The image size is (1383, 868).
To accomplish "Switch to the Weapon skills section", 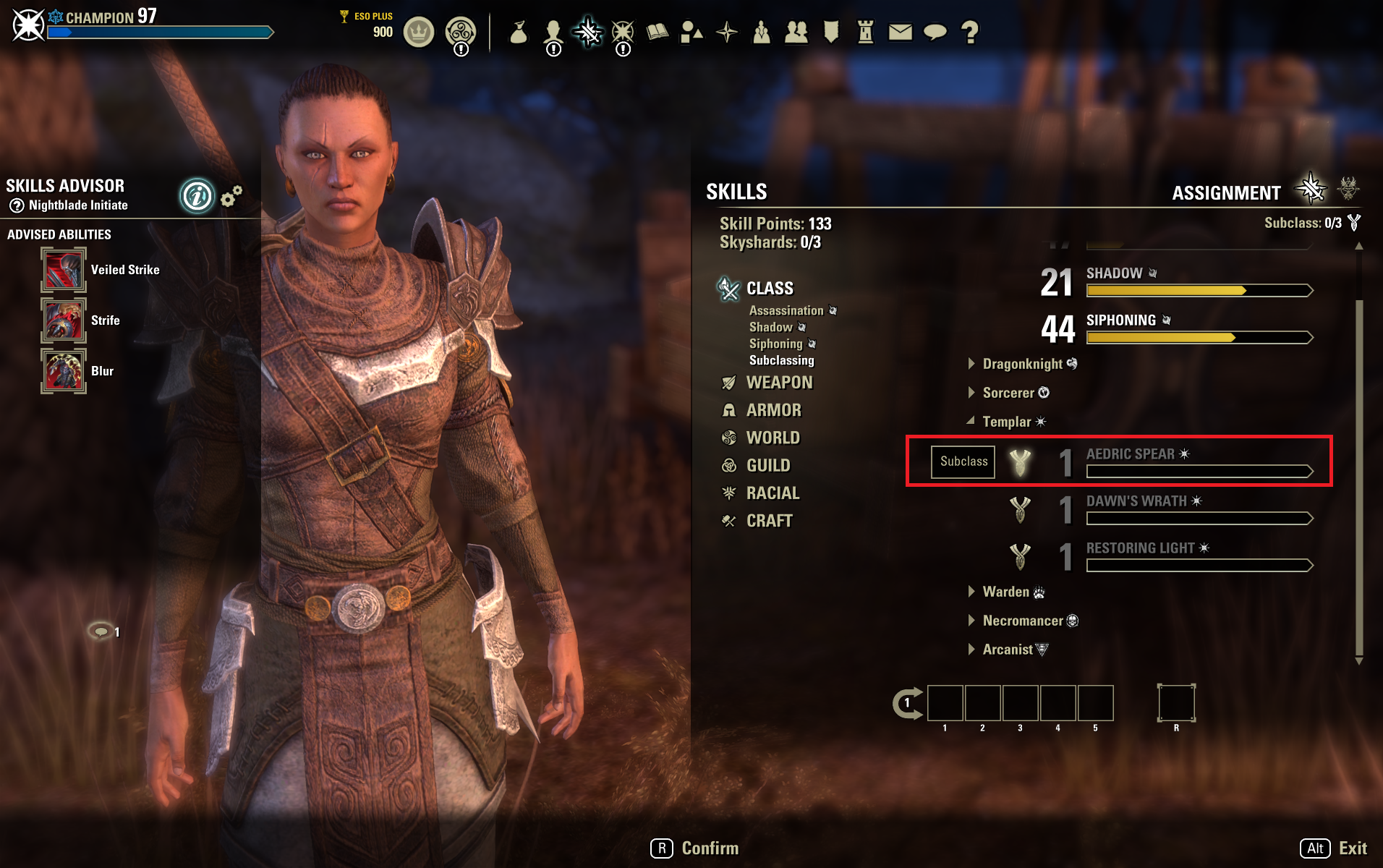I will 780,382.
